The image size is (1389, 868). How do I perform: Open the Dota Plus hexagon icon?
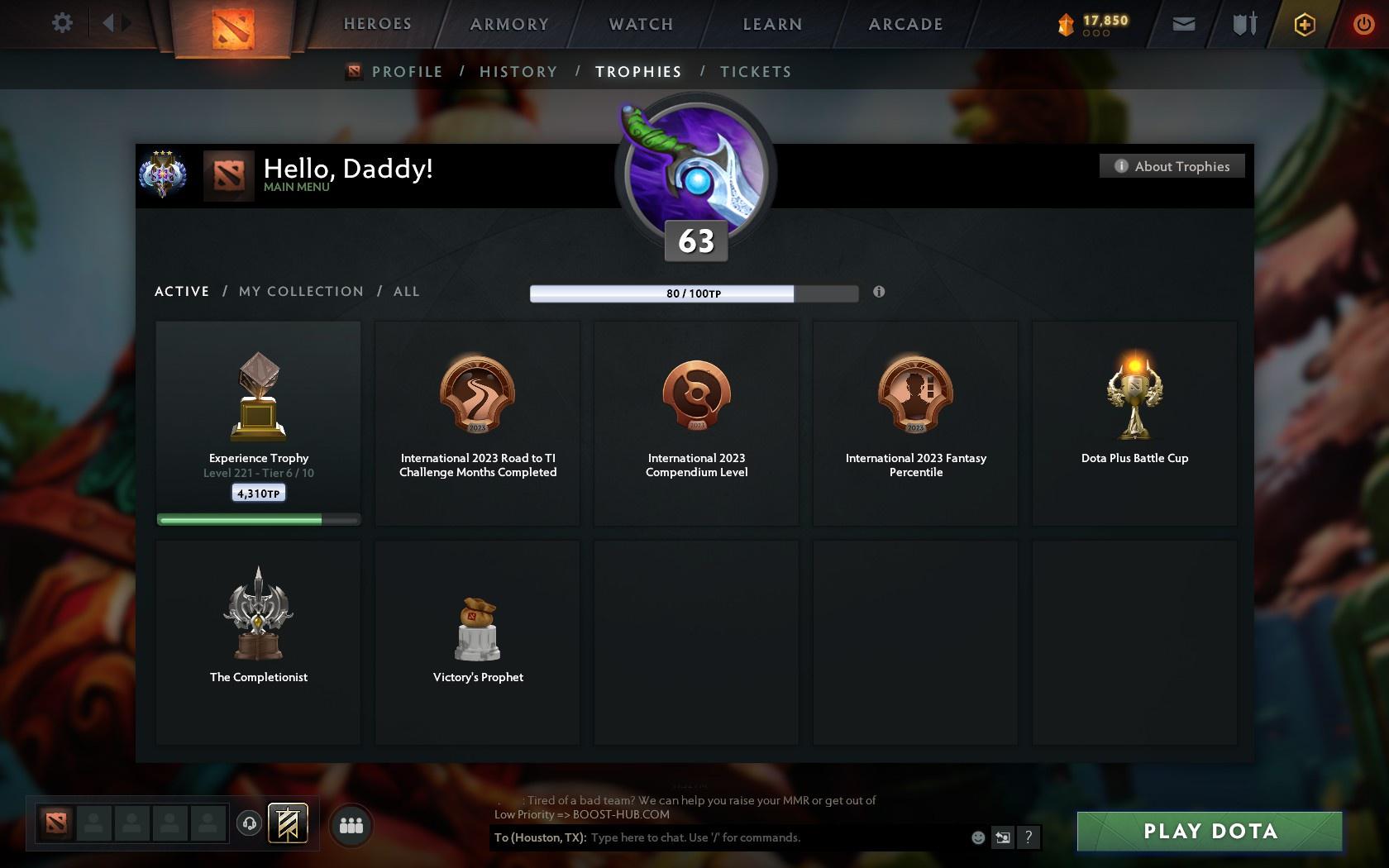[x=1304, y=23]
